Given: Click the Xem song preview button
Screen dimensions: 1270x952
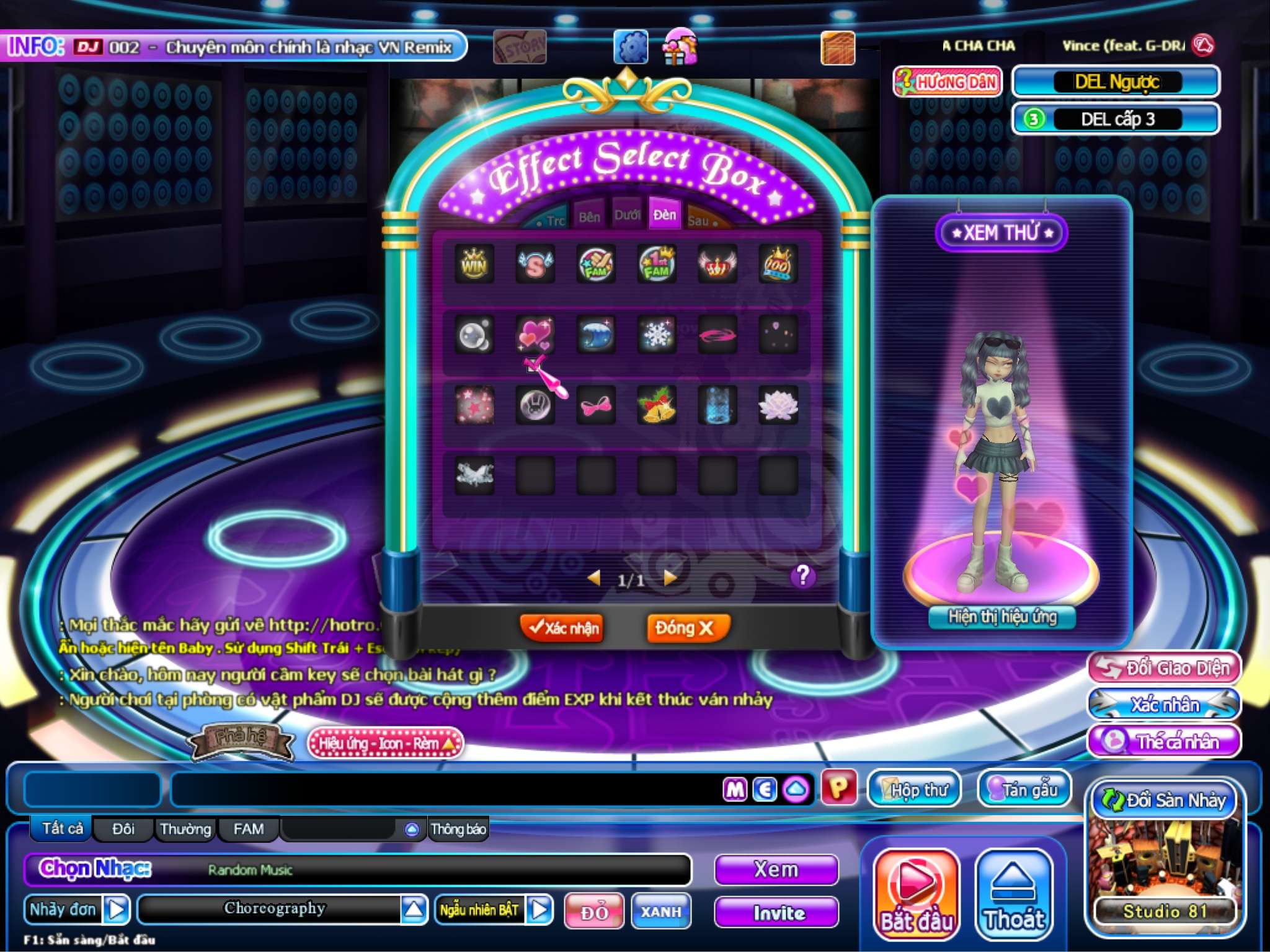Looking at the screenshot, I should (776, 870).
